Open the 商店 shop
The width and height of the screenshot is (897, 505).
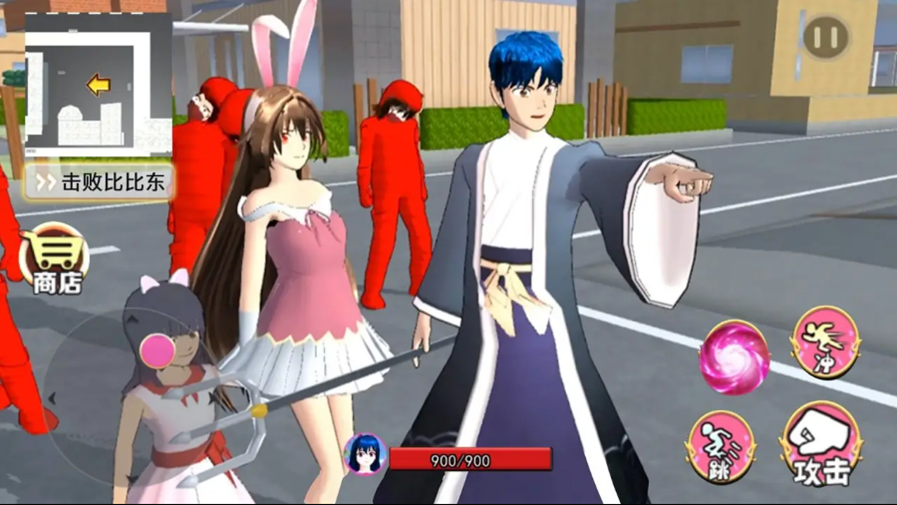55,260
